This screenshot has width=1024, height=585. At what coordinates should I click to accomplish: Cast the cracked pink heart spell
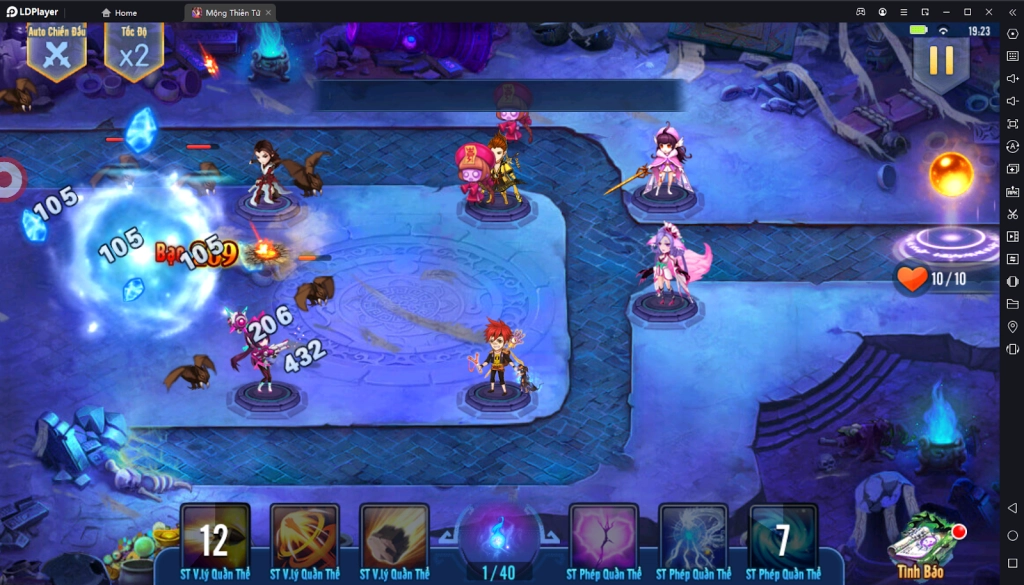[x=604, y=538]
